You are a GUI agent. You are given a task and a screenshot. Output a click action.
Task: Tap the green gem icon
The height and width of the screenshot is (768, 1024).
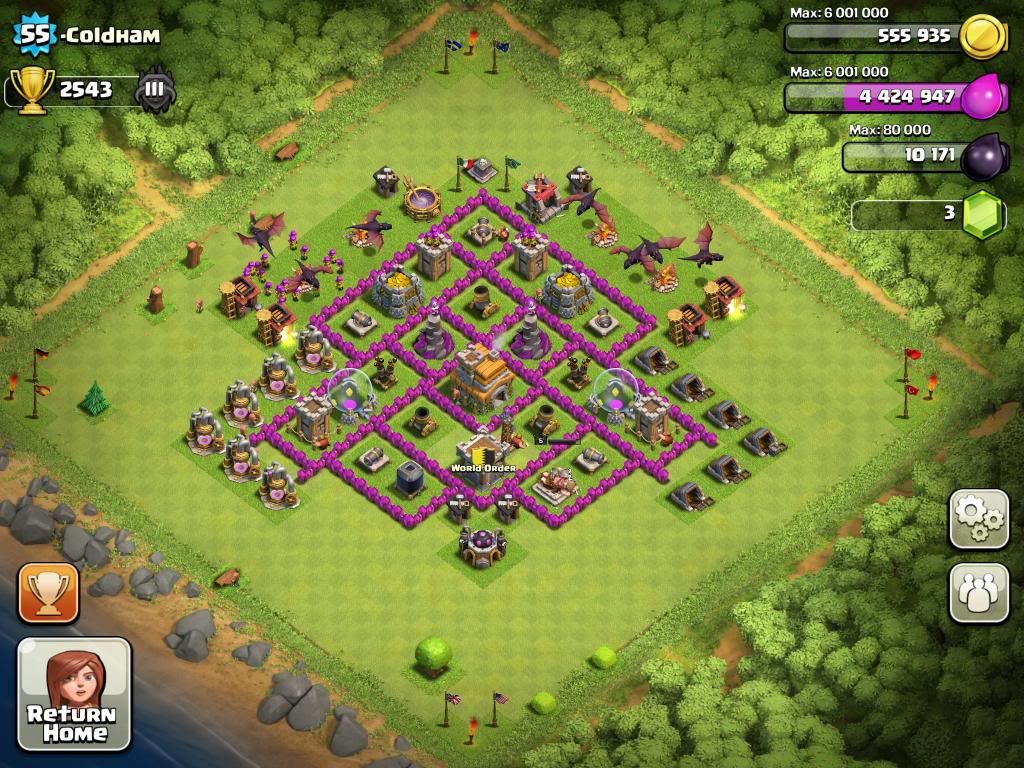982,214
